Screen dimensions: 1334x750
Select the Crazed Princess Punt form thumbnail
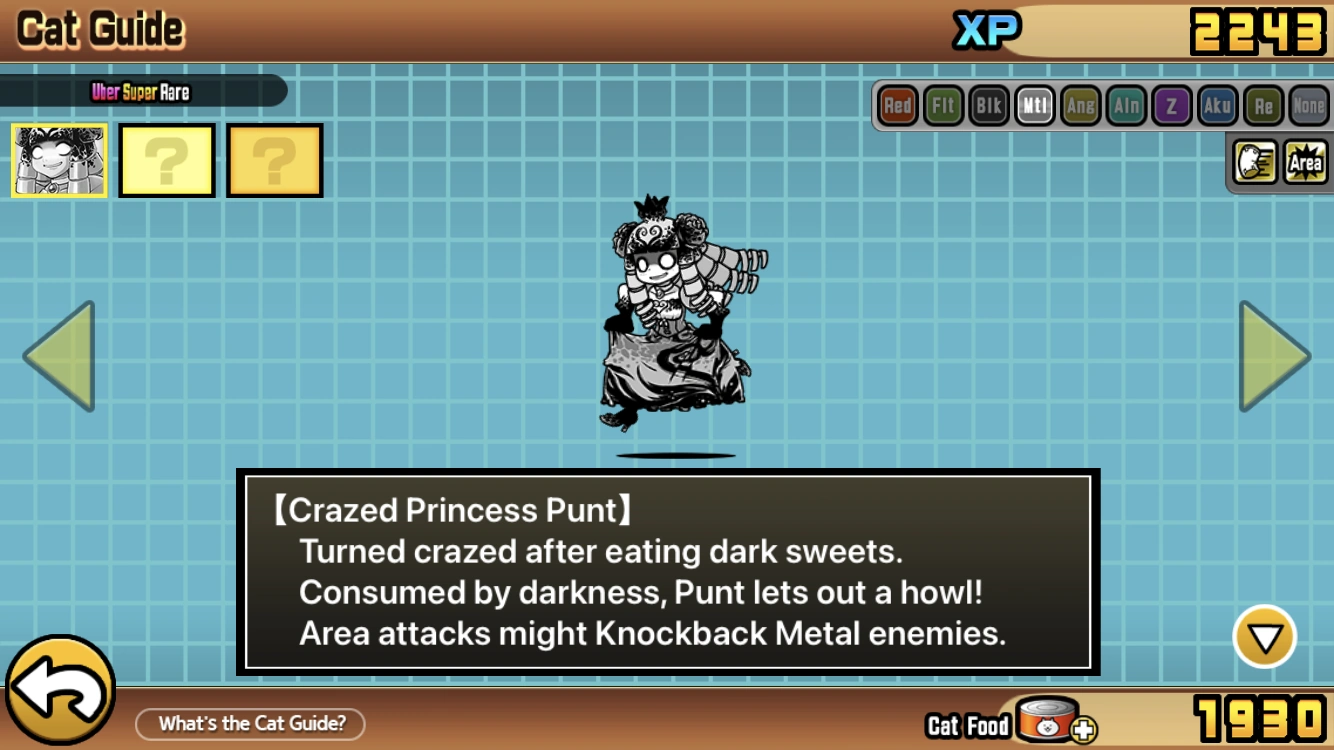pyautogui.click(x=57, y=160)
